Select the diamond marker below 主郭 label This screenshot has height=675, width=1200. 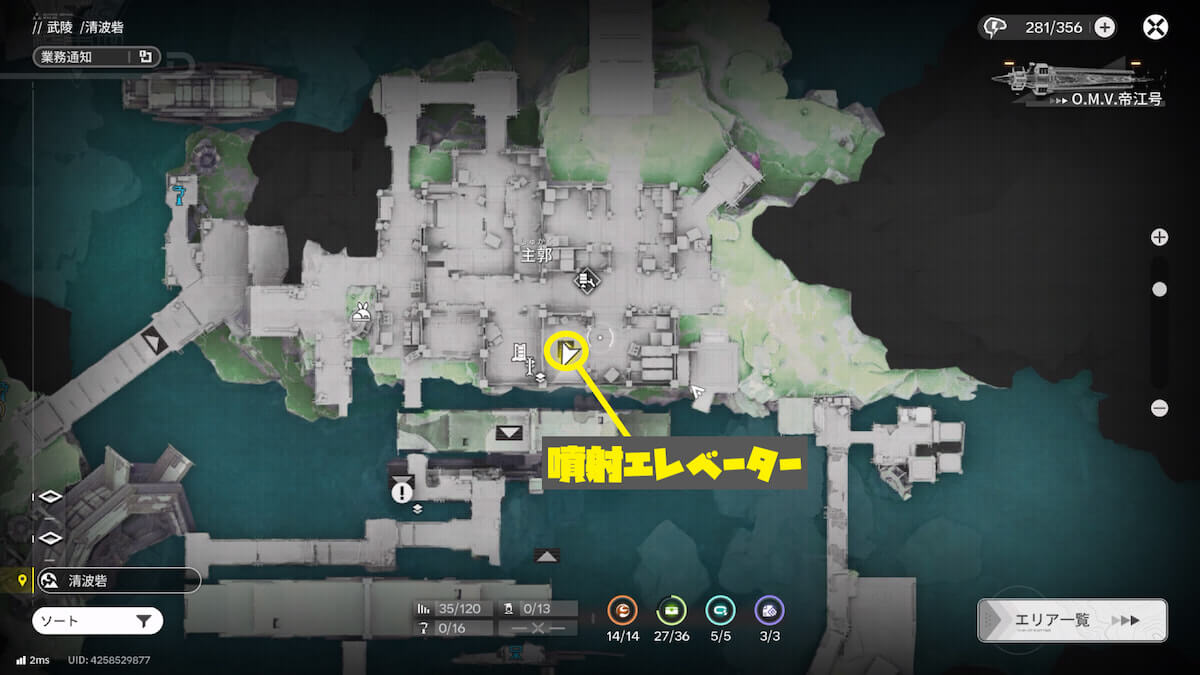[587, 282]
